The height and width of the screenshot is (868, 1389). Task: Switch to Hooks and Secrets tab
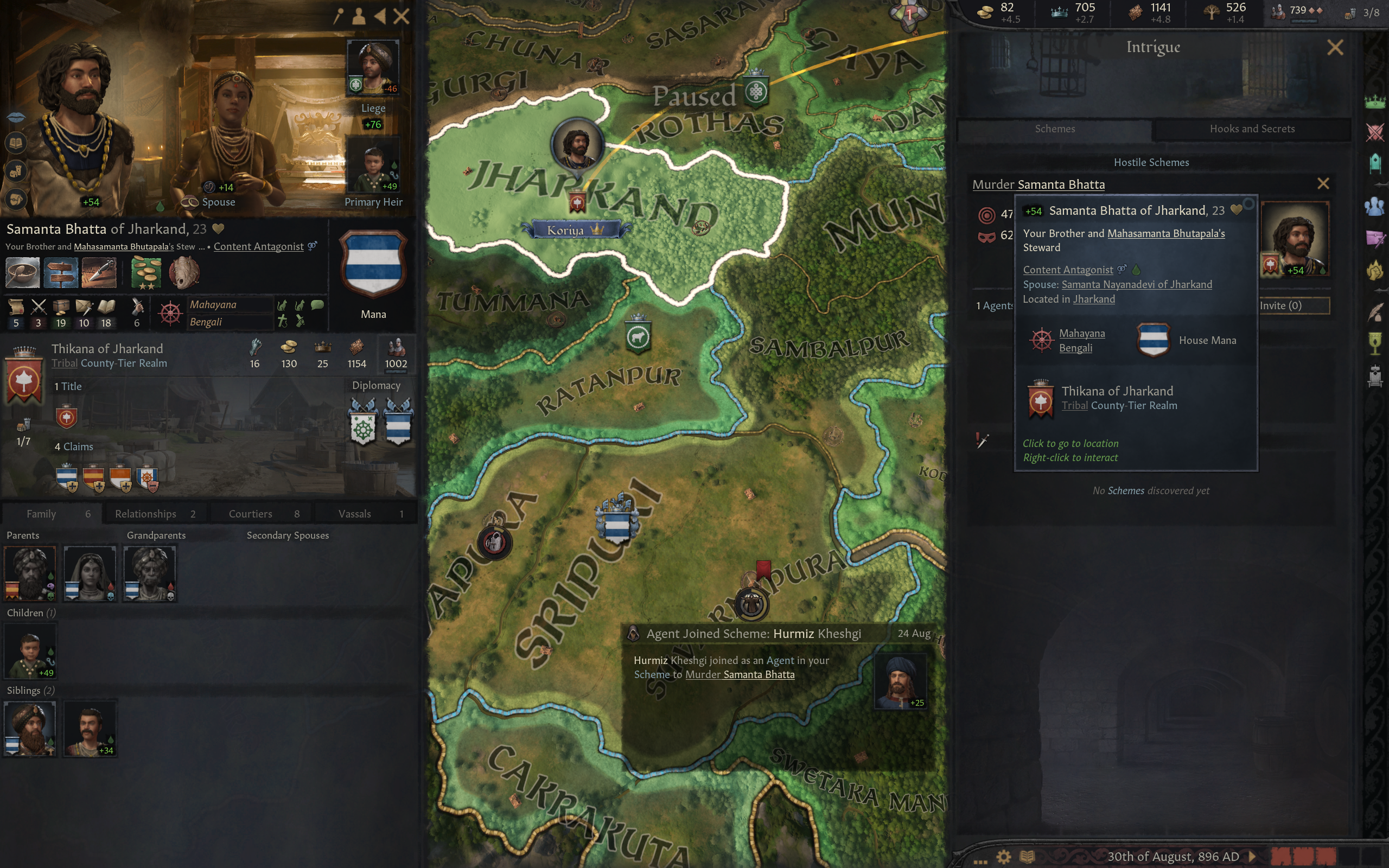1251,129
